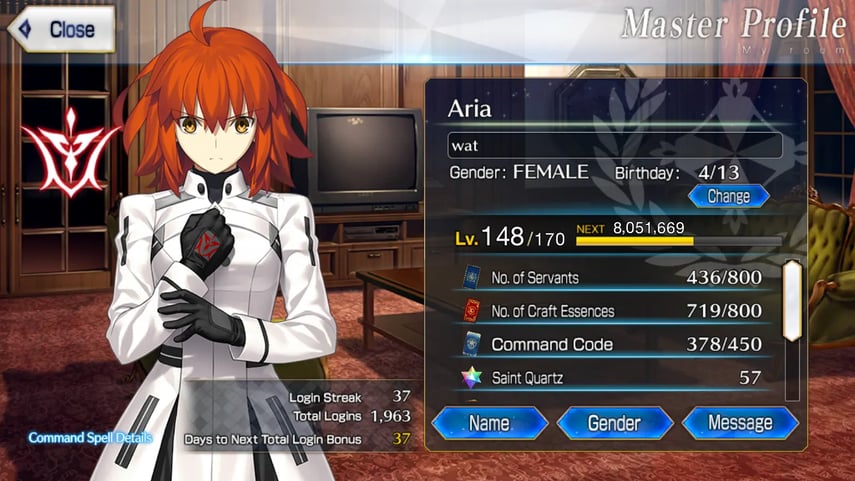855x481 pixels.
Task: Select the No. of Craft Essences row
Action: pos(612,311)
